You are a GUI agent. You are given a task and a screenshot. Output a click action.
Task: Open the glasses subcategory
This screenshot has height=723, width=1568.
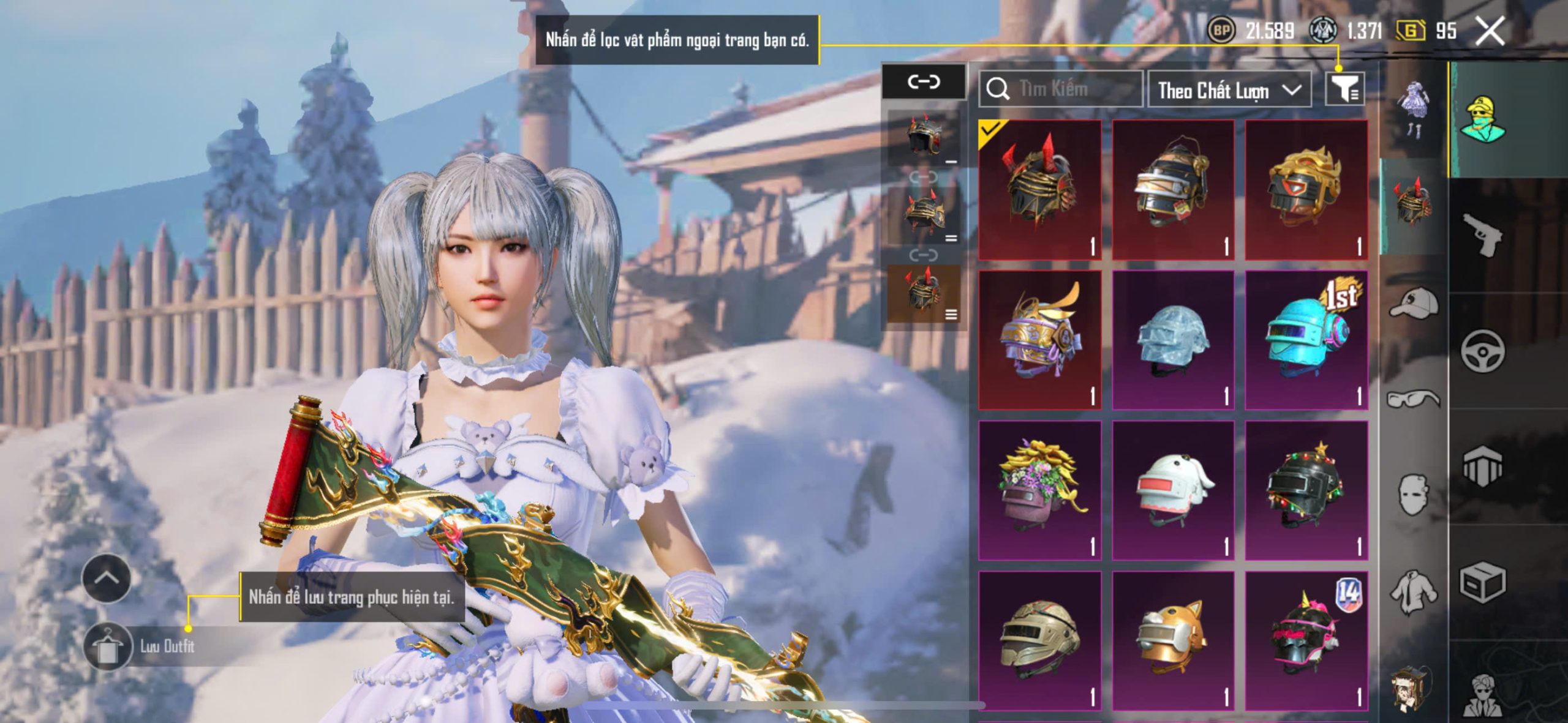(x=1414, y=399)
